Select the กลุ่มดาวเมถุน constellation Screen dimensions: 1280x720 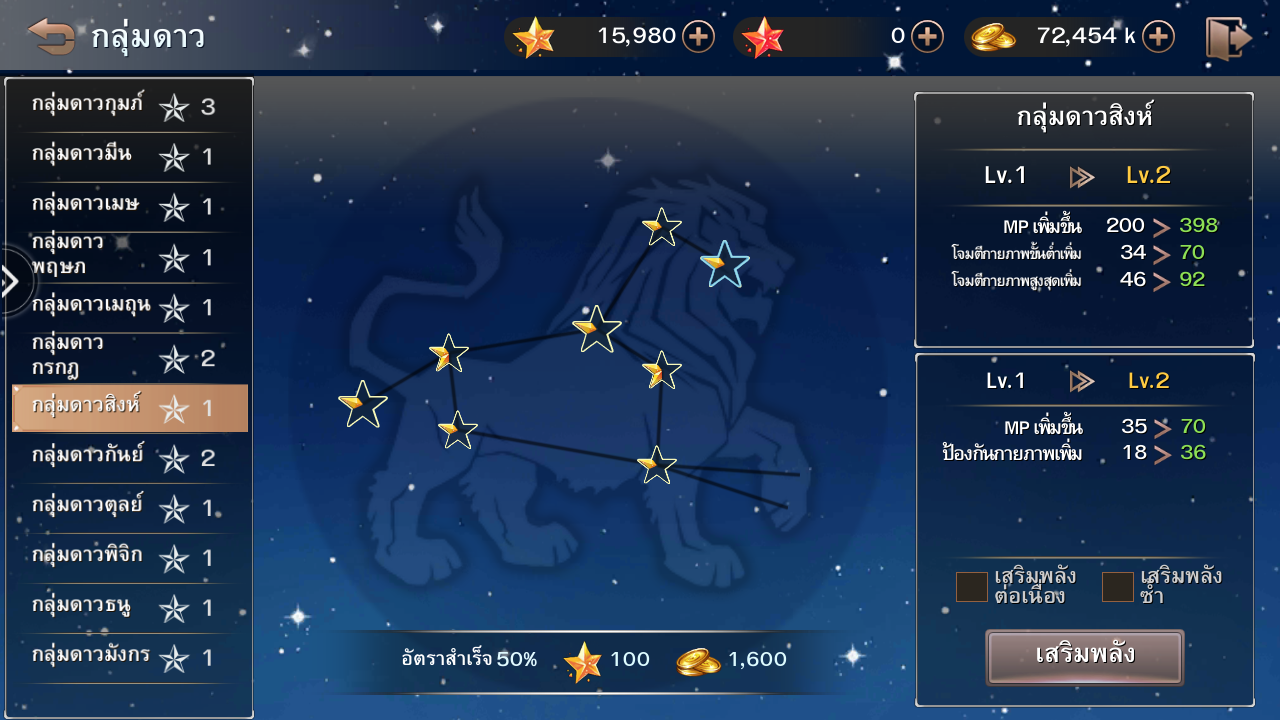pyautogui.click(x=129, y=307)
